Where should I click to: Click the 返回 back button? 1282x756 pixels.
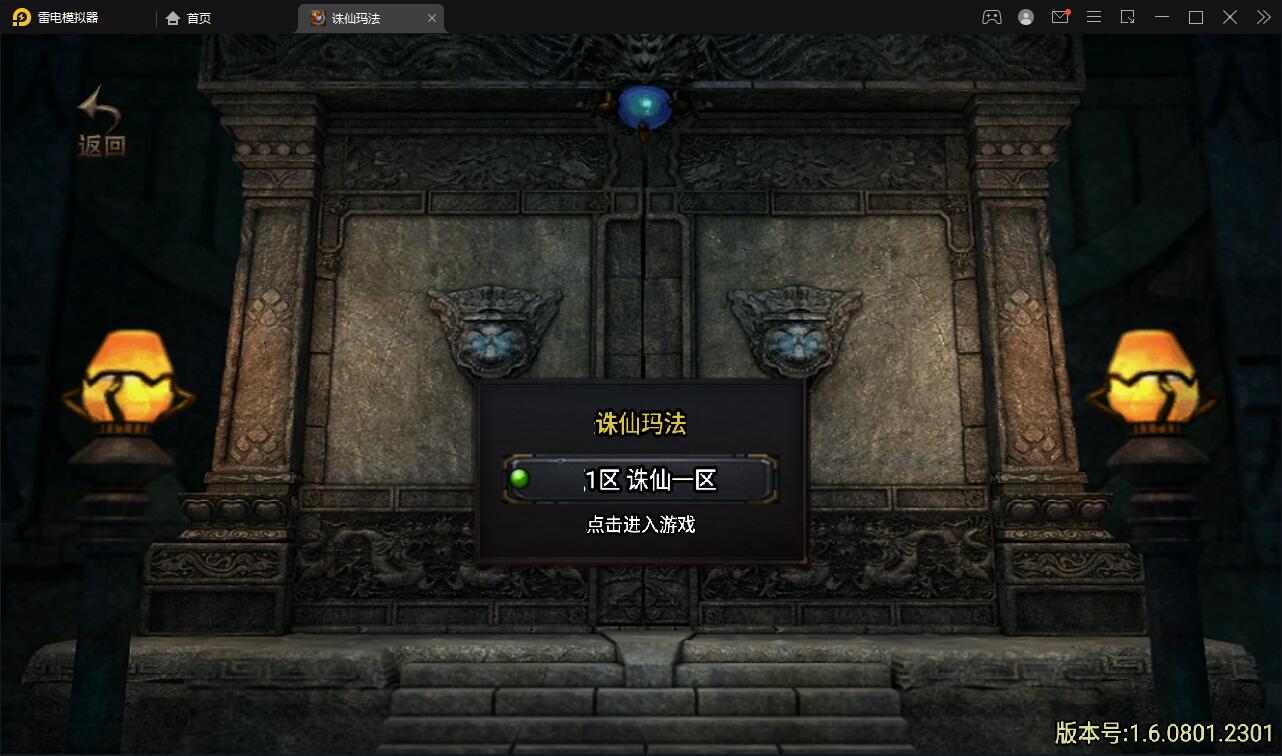98,122
